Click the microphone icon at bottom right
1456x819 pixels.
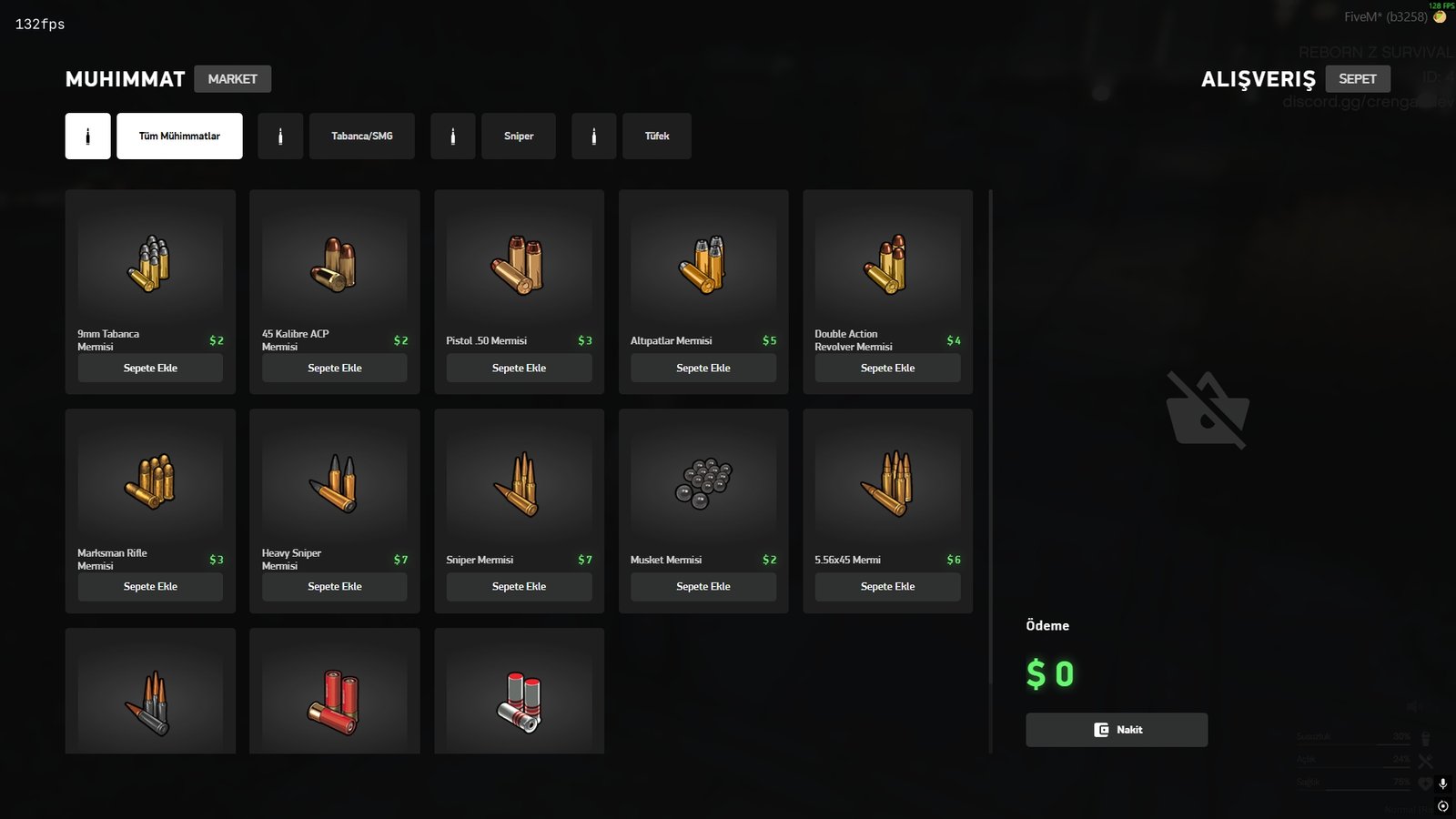tap(1442, 784)
